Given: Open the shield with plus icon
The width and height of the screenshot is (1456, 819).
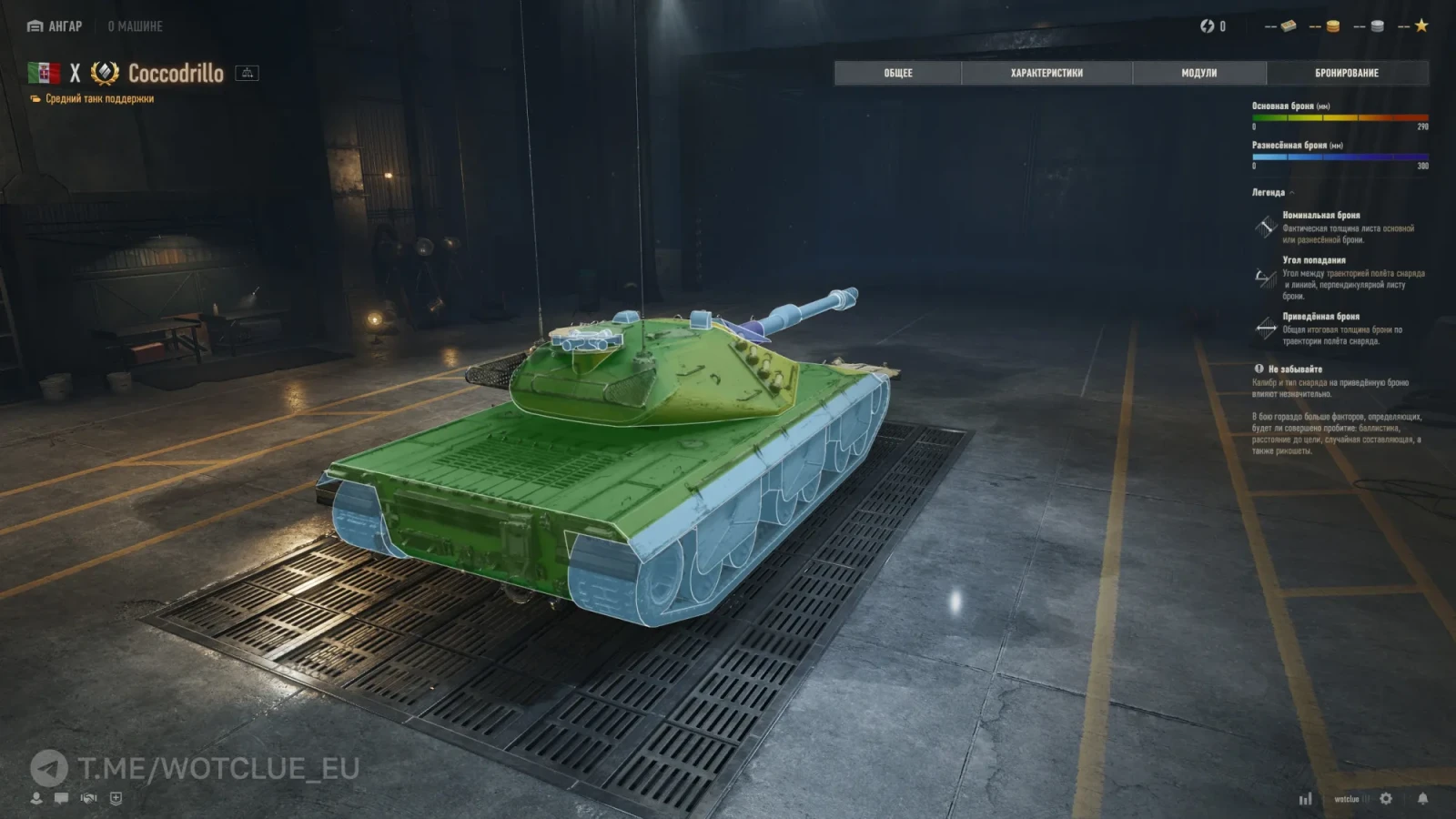Looking at the screenshot, I should [116, 798].
